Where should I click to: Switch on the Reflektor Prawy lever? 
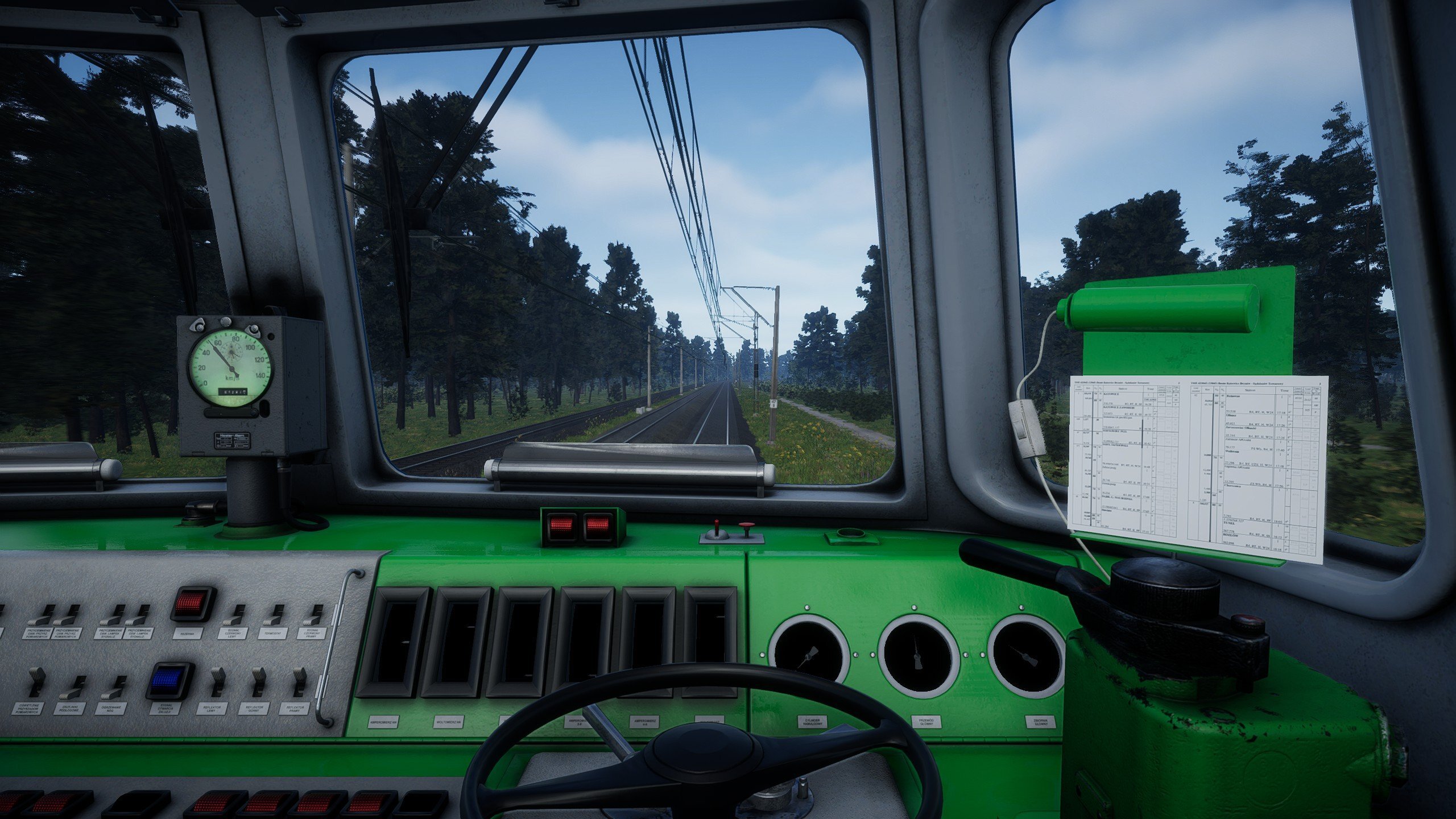tap(299, 681)
